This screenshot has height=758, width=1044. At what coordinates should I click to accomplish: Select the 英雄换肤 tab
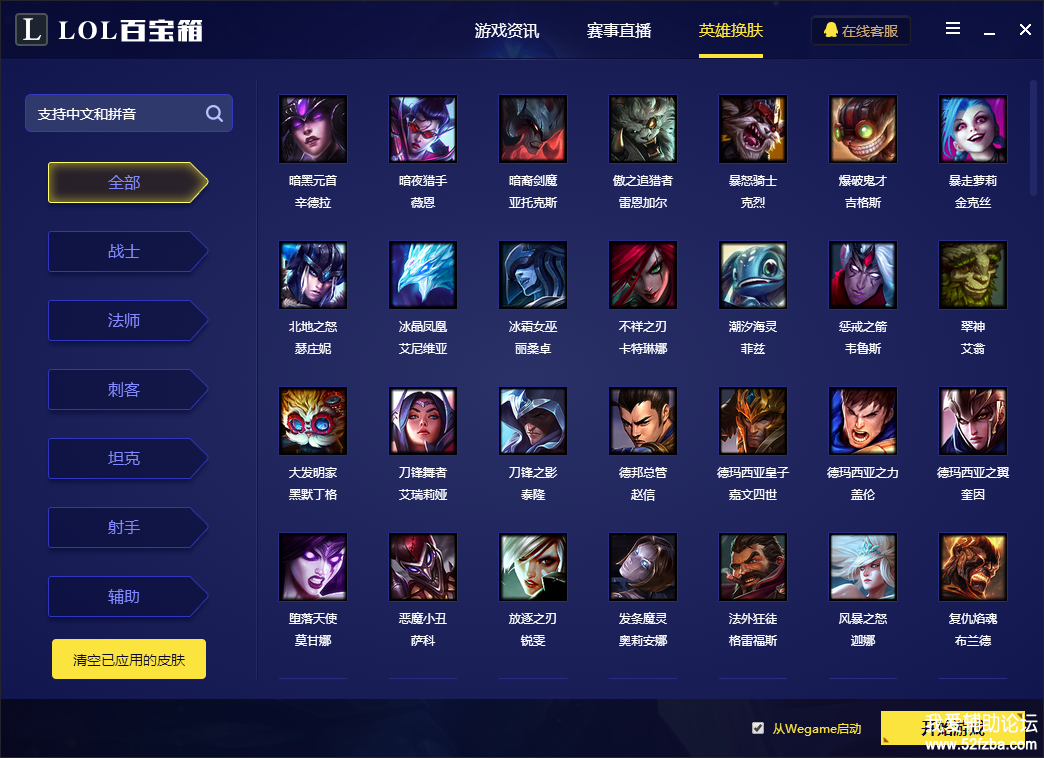pos(731,31)
